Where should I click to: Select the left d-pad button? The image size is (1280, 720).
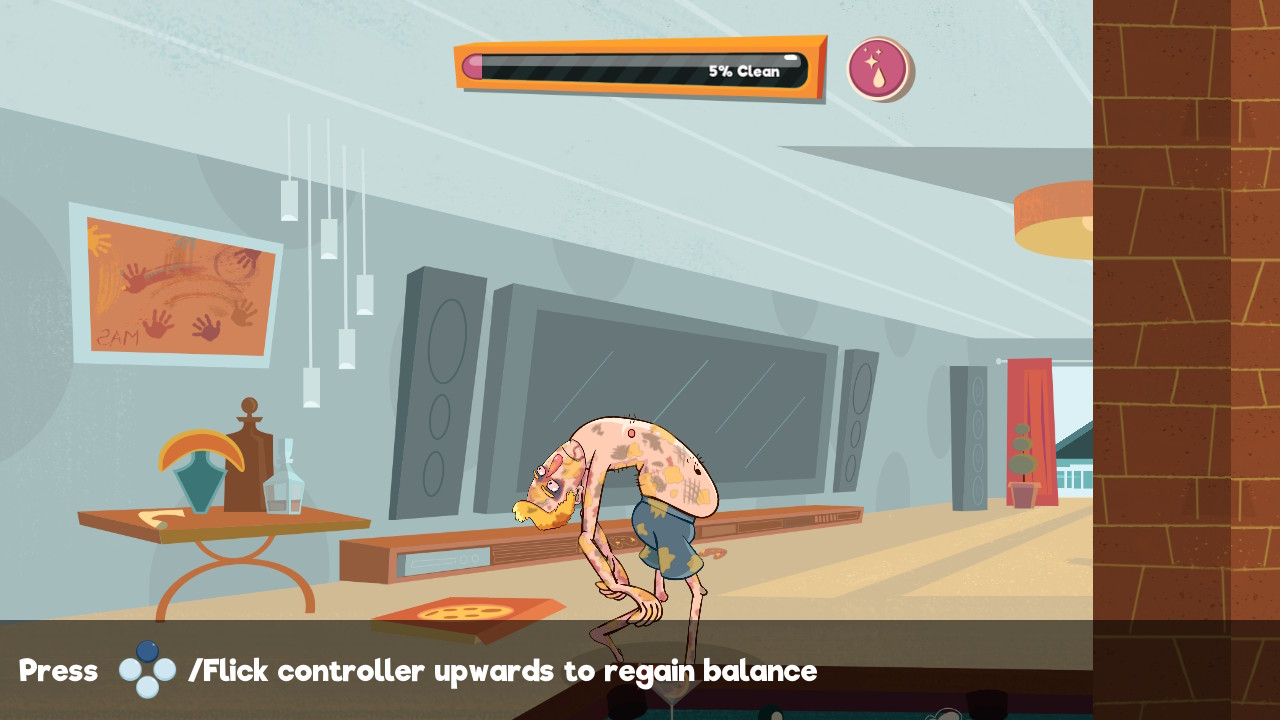click(129, 670)
